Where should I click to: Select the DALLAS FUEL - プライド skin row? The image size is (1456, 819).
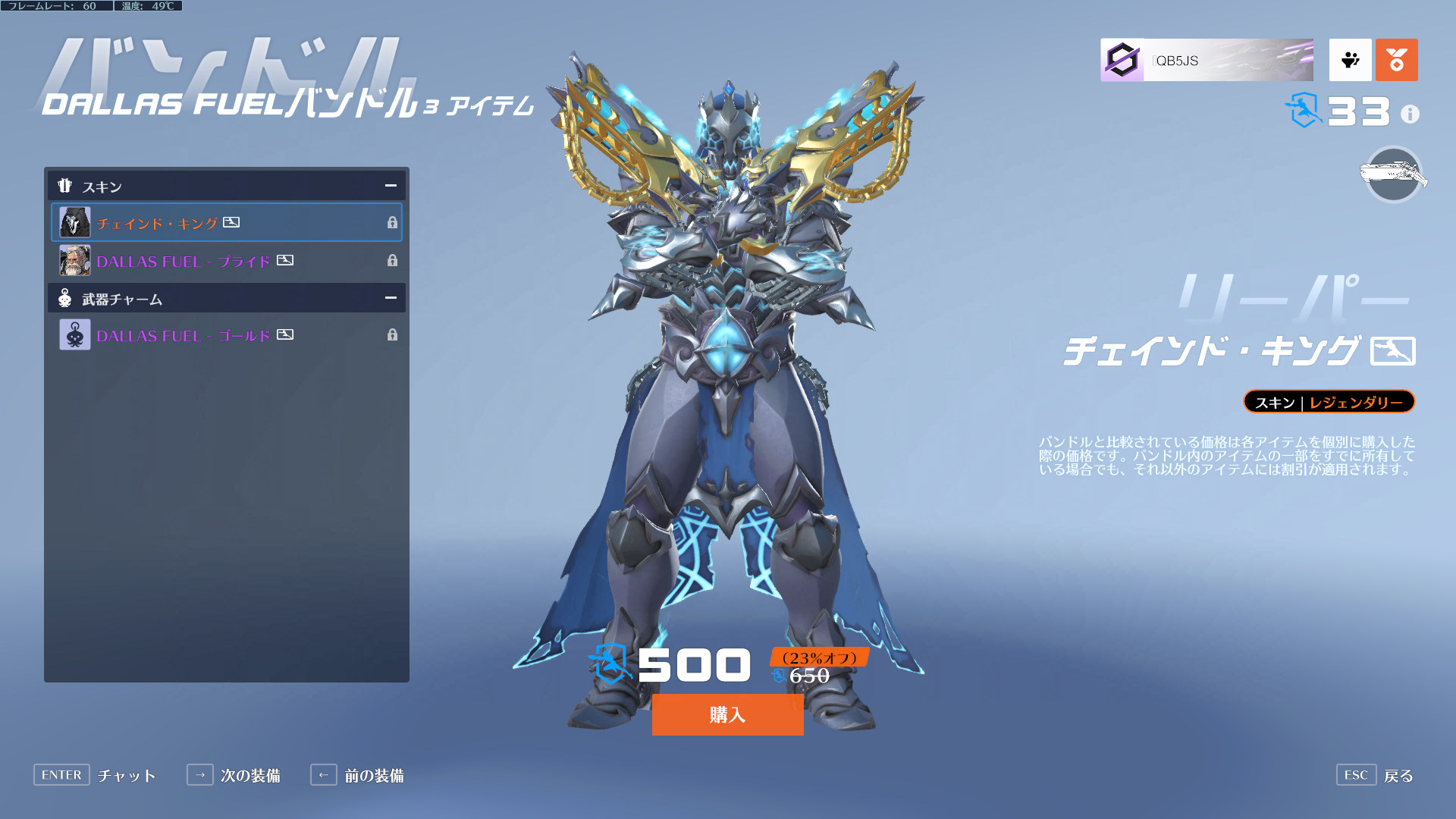coord(226,261)
